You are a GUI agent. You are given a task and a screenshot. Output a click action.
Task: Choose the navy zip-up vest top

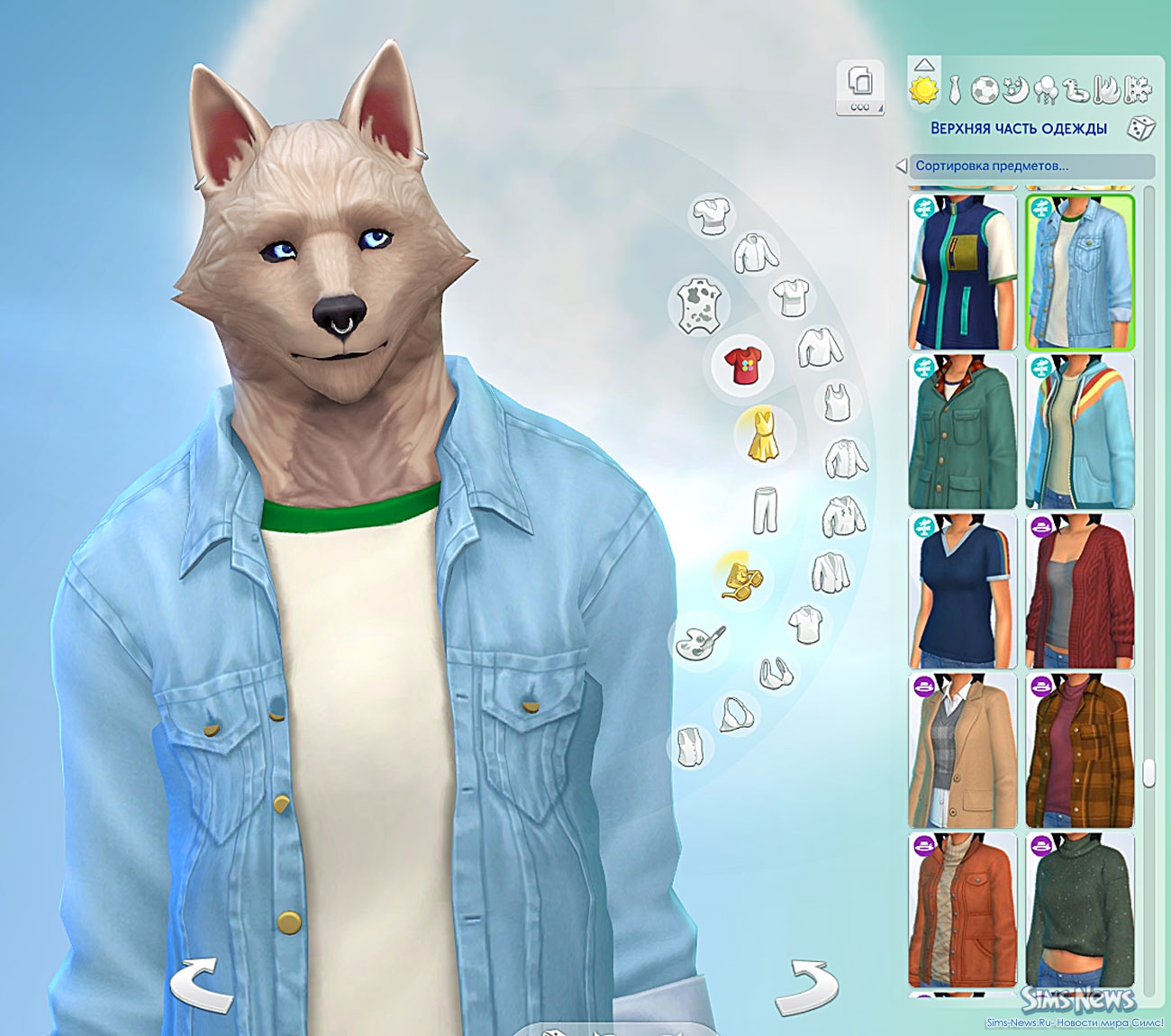coord(963,272)
